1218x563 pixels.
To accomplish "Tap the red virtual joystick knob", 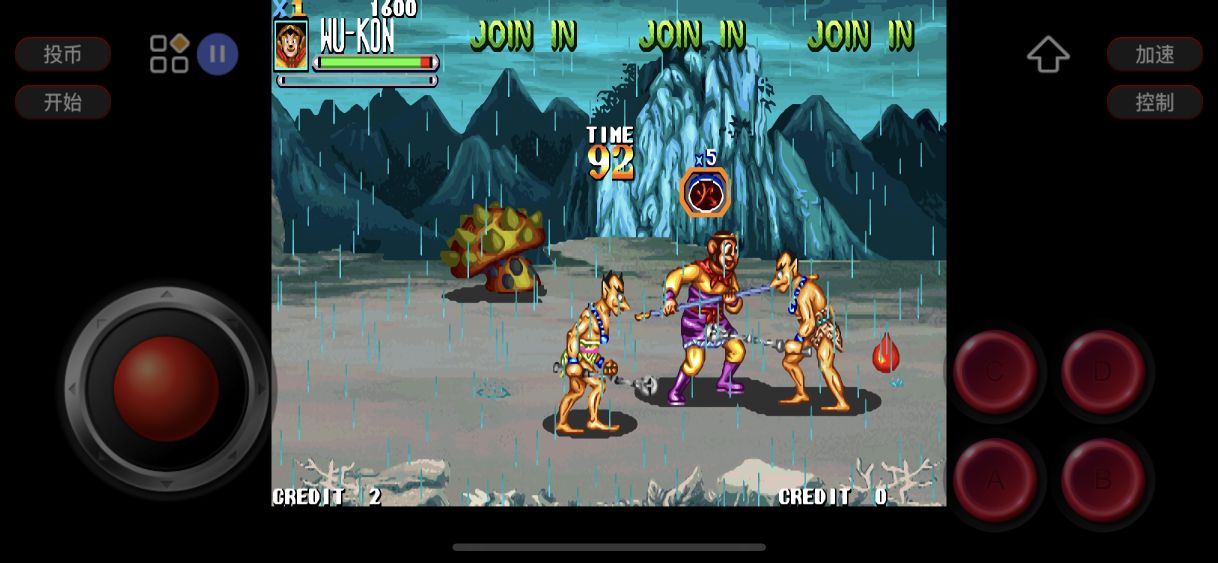I will pos(166,388).
